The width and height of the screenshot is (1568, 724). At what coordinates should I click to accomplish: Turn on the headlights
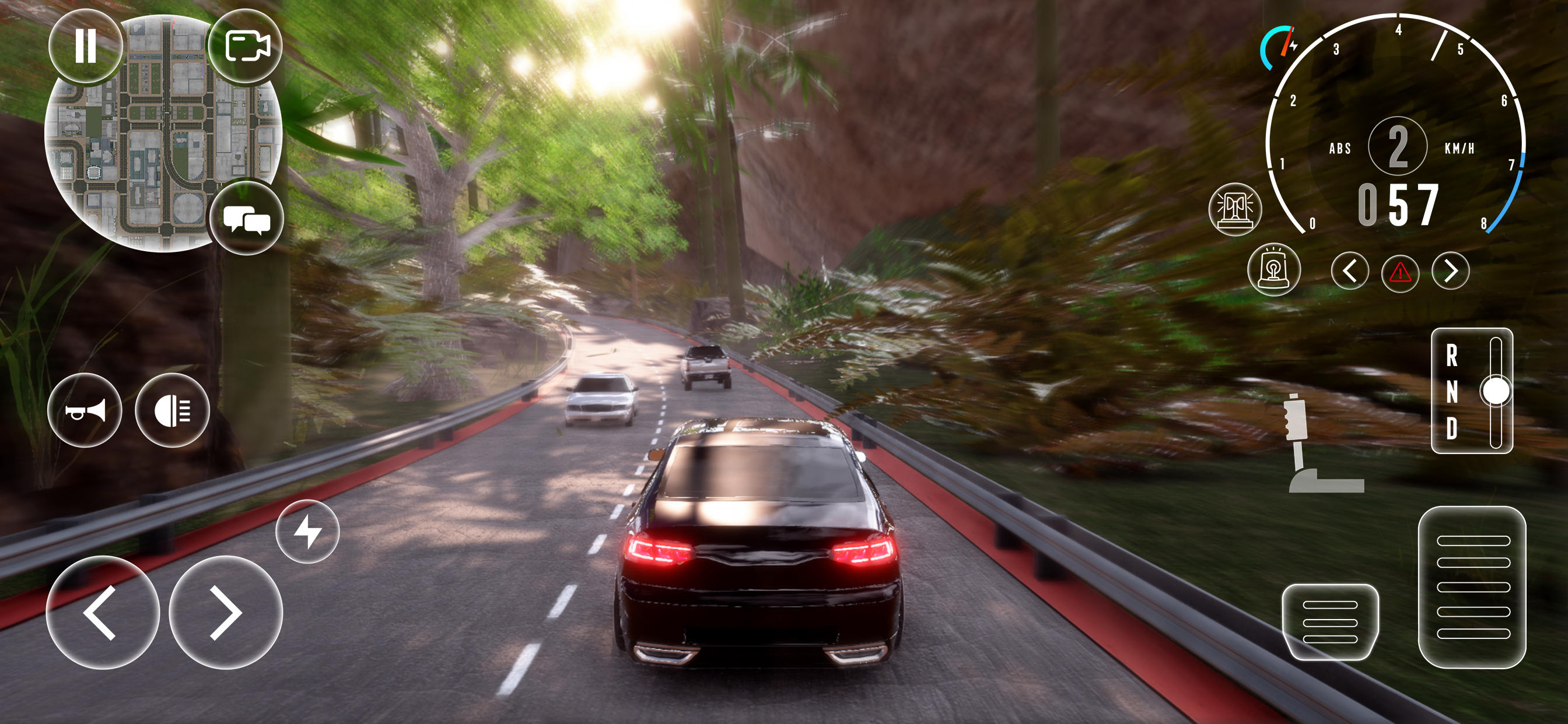173,412
